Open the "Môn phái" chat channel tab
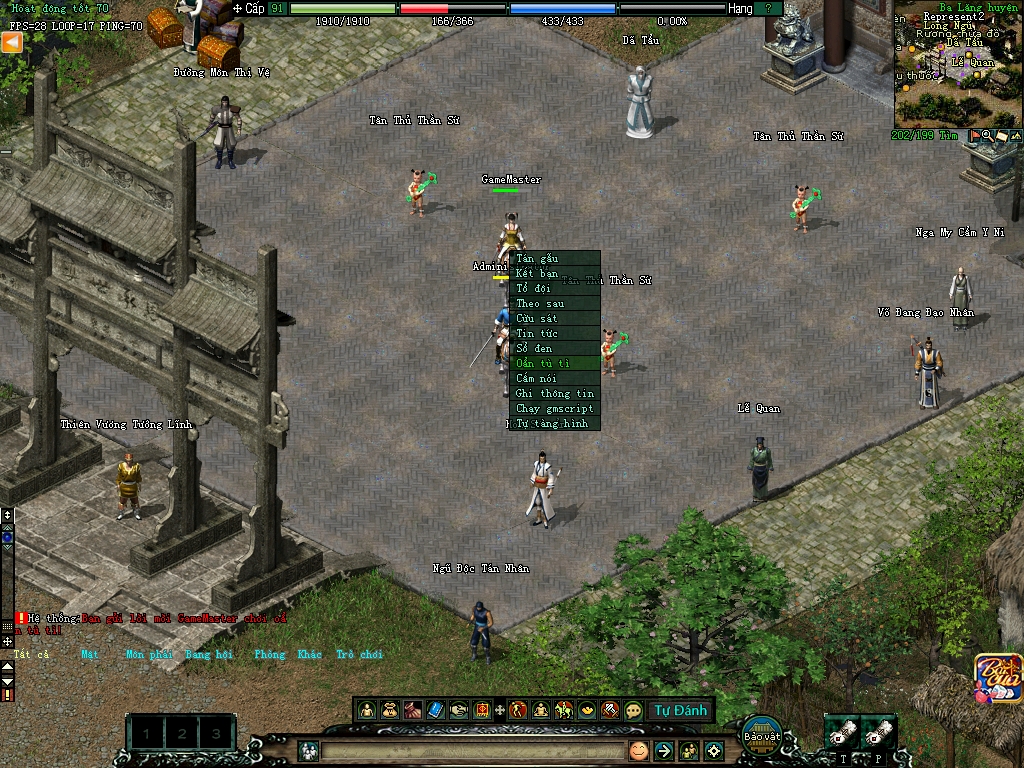Viewport: 1024px width, 768px height. (x=149, y=654)
